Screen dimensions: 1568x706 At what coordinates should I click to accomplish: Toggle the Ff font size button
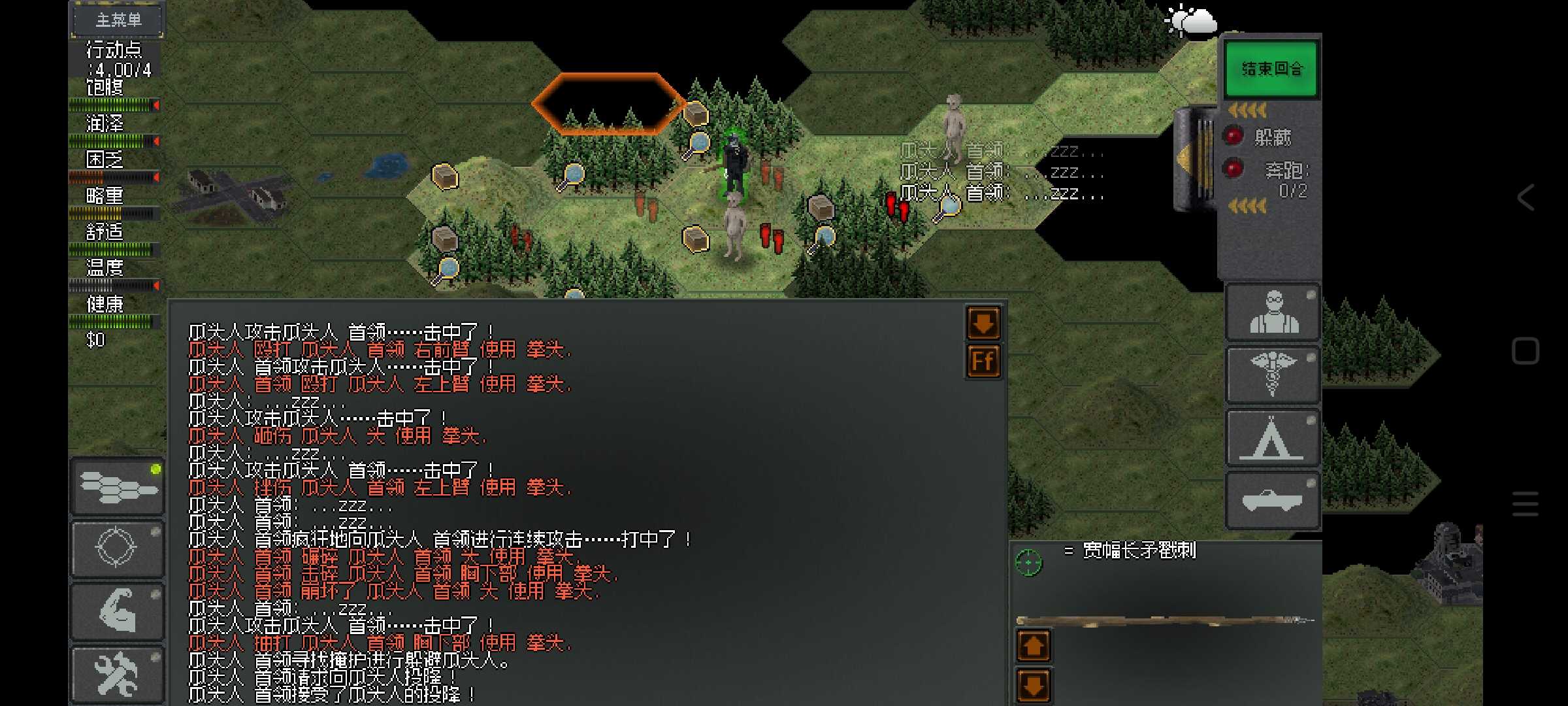pyautogui.click(x=983, y=361)
